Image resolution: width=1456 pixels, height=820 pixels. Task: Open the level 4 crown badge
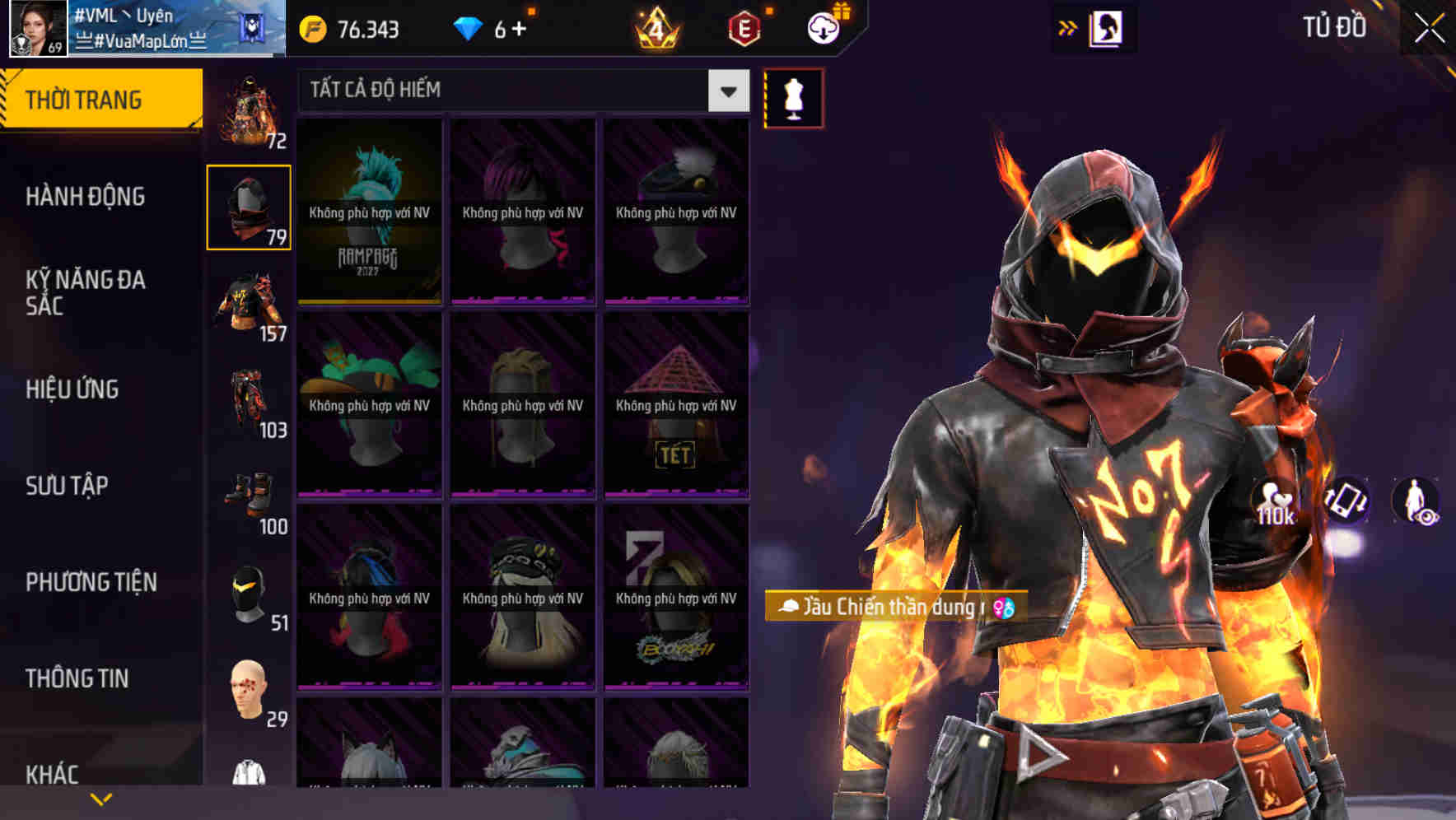coord(657,27)
